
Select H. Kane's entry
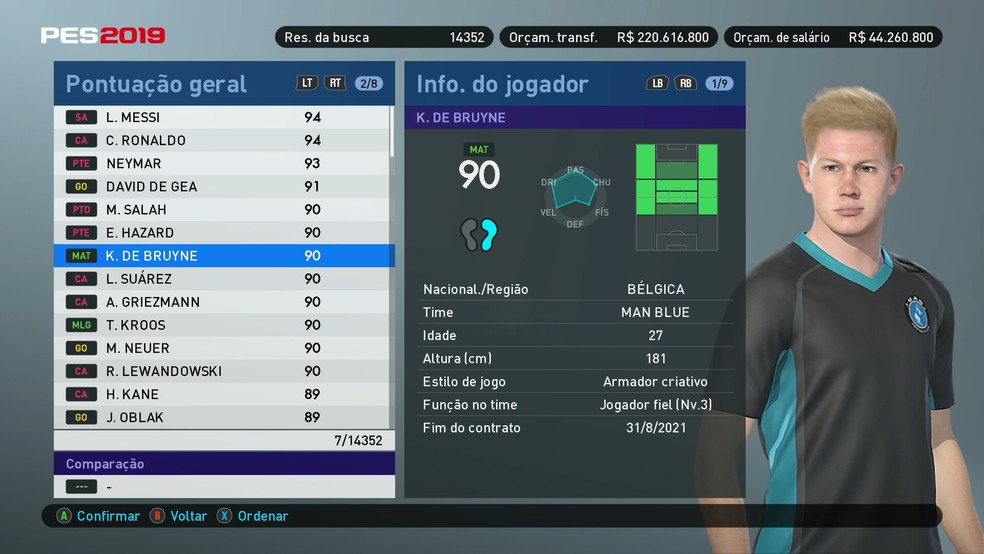[x=220, y=393]
